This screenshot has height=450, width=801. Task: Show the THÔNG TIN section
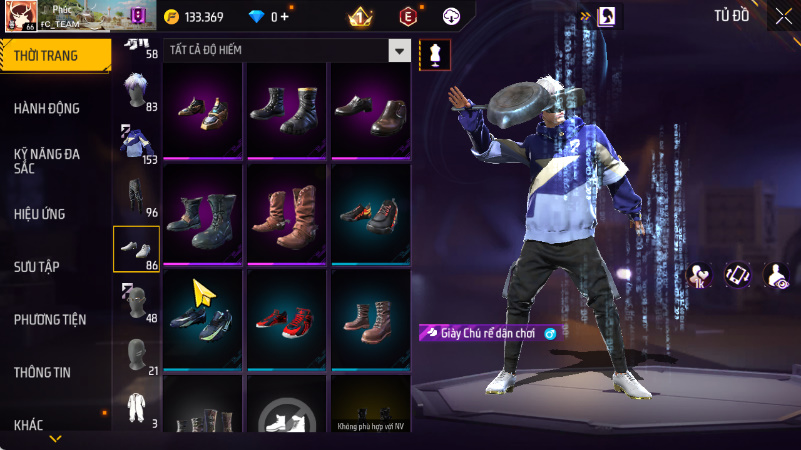42,372
